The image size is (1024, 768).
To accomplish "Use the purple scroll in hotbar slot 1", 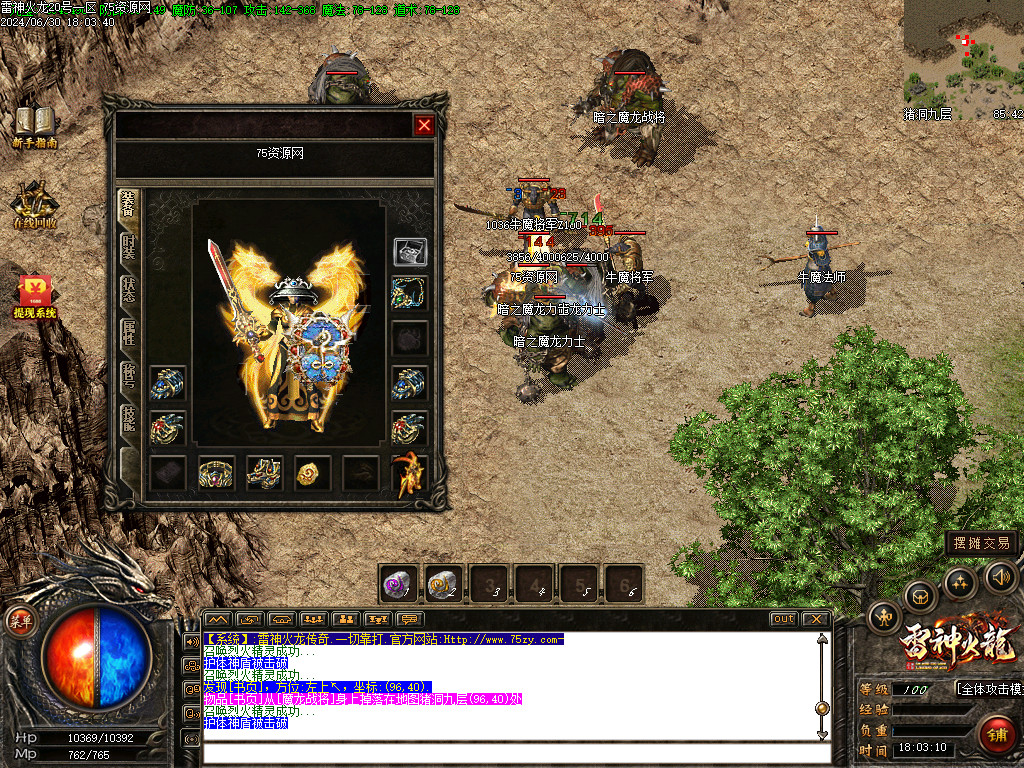I will point(399,585).
